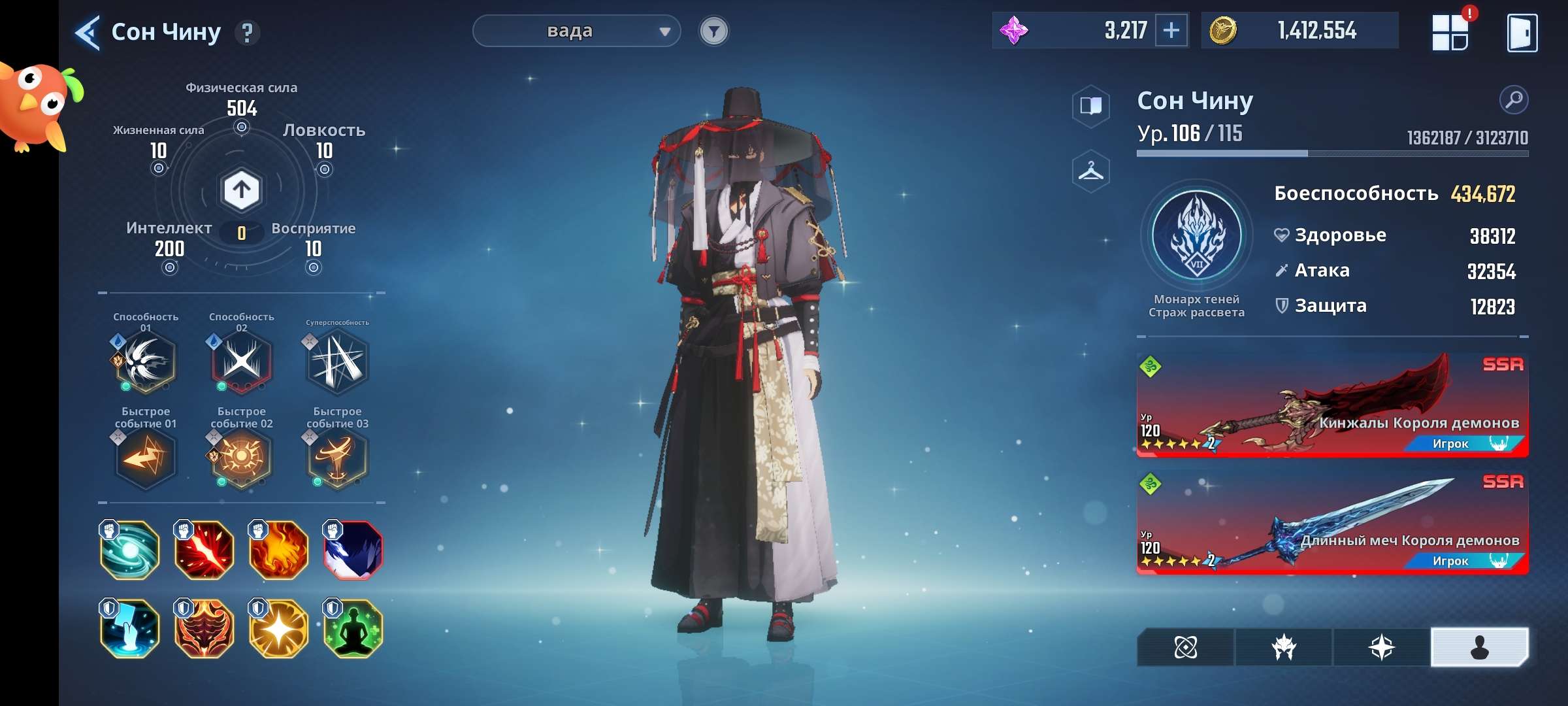Add purple crystals with the plus button
Viewport: 1568px width, 706px height.
click(1171, 30)
